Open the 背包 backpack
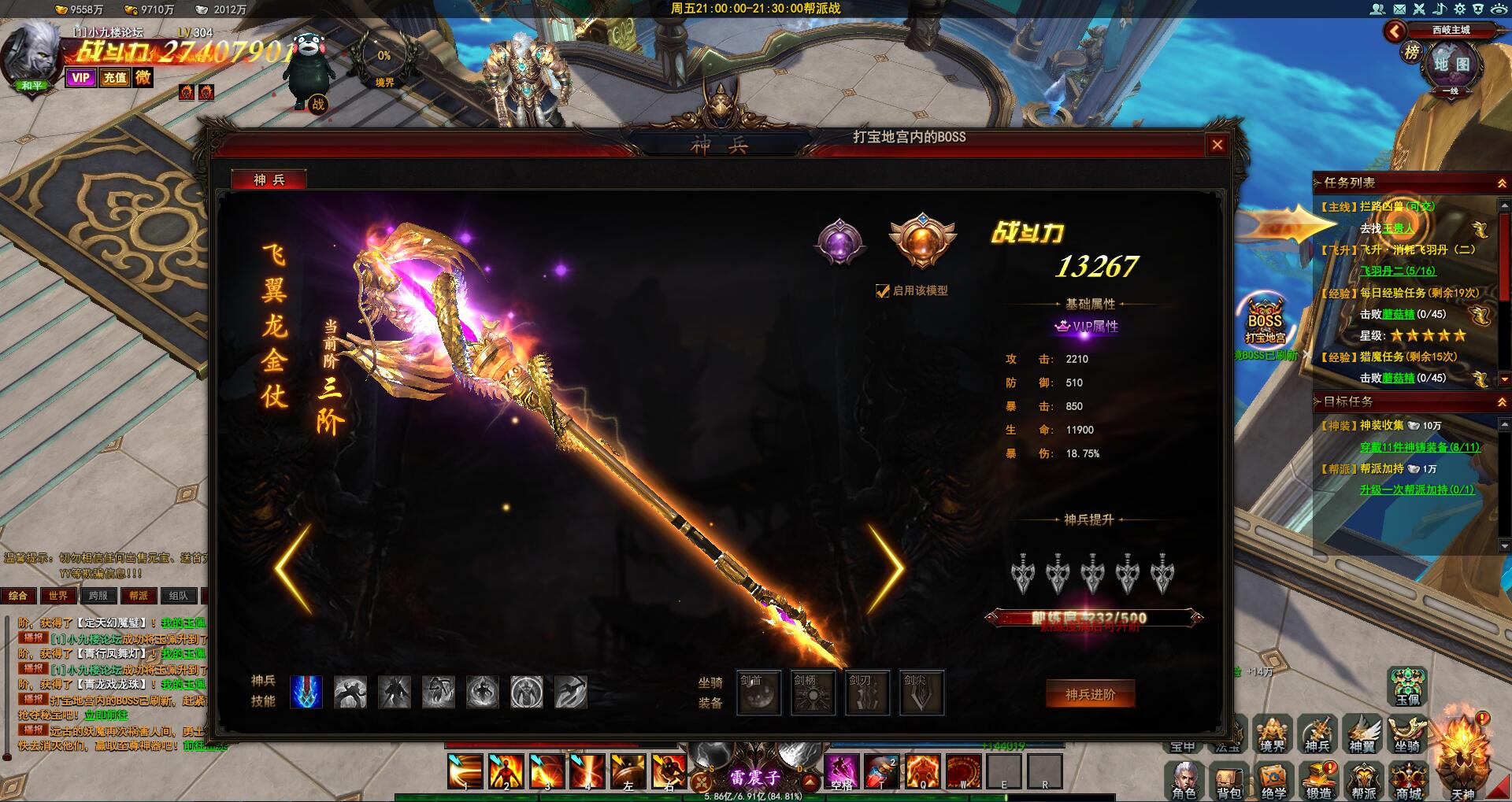This screenshot has width=1512, height=802. pyautogui.click(x=1228, y=779)
